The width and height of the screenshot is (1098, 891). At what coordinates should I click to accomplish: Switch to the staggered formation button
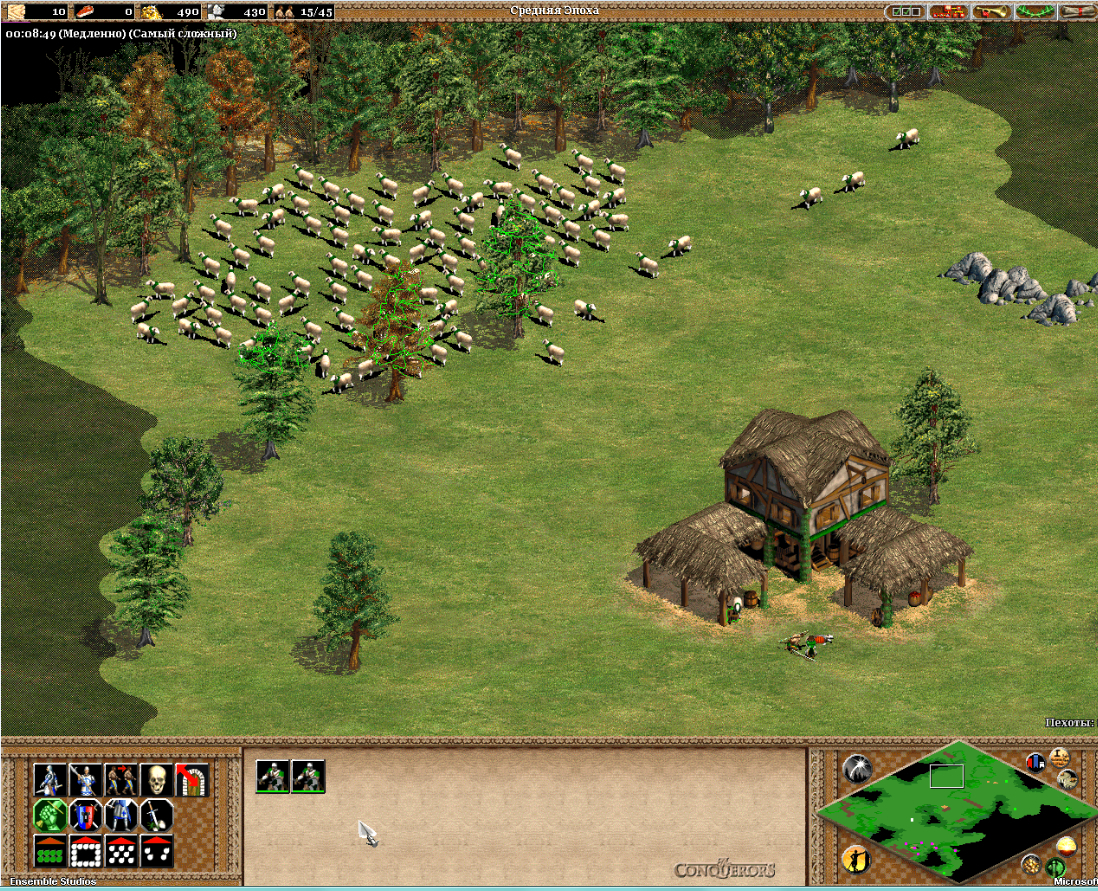coord(121,851)
